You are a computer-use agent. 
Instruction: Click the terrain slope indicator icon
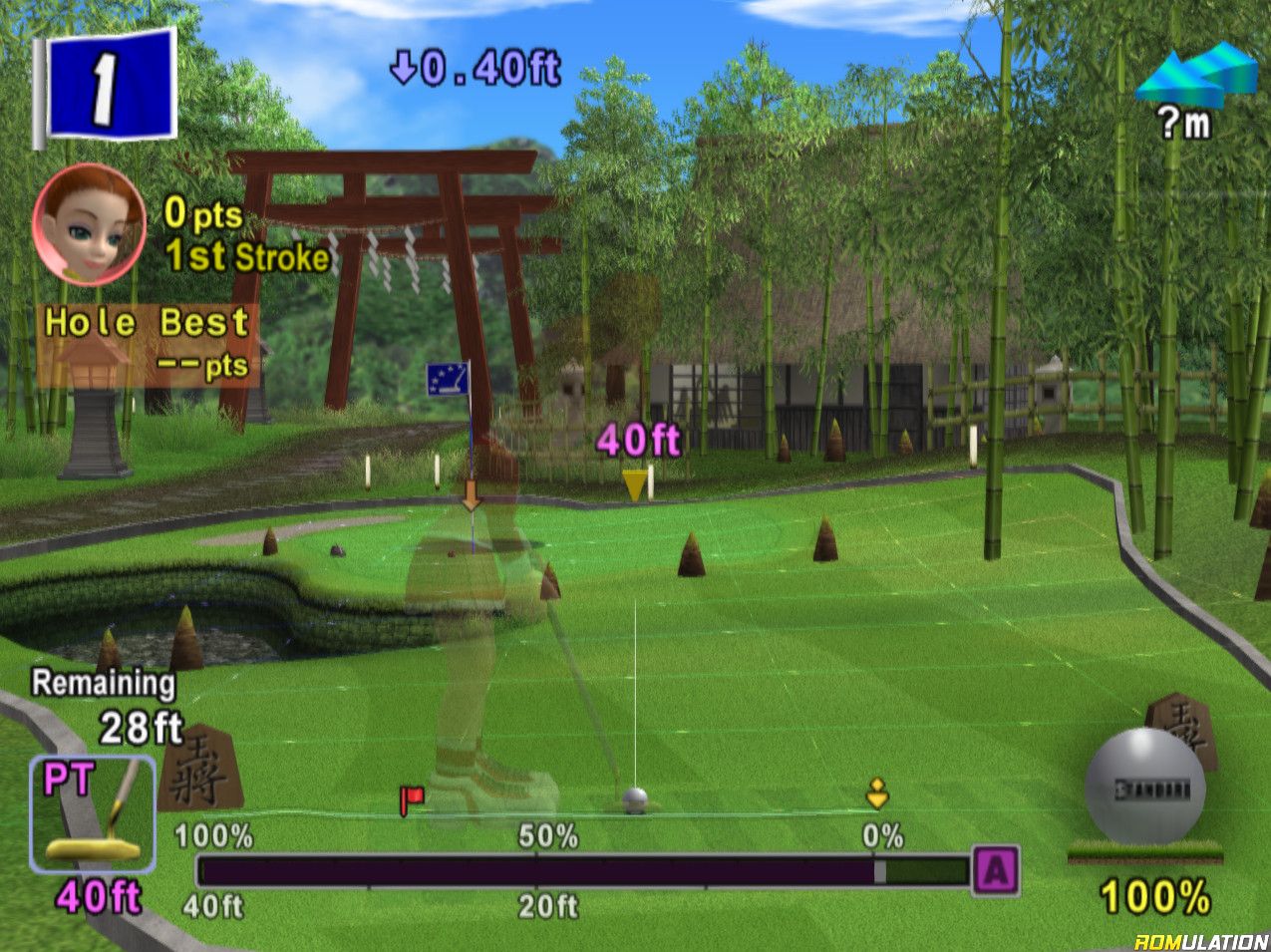[1196, 76]
